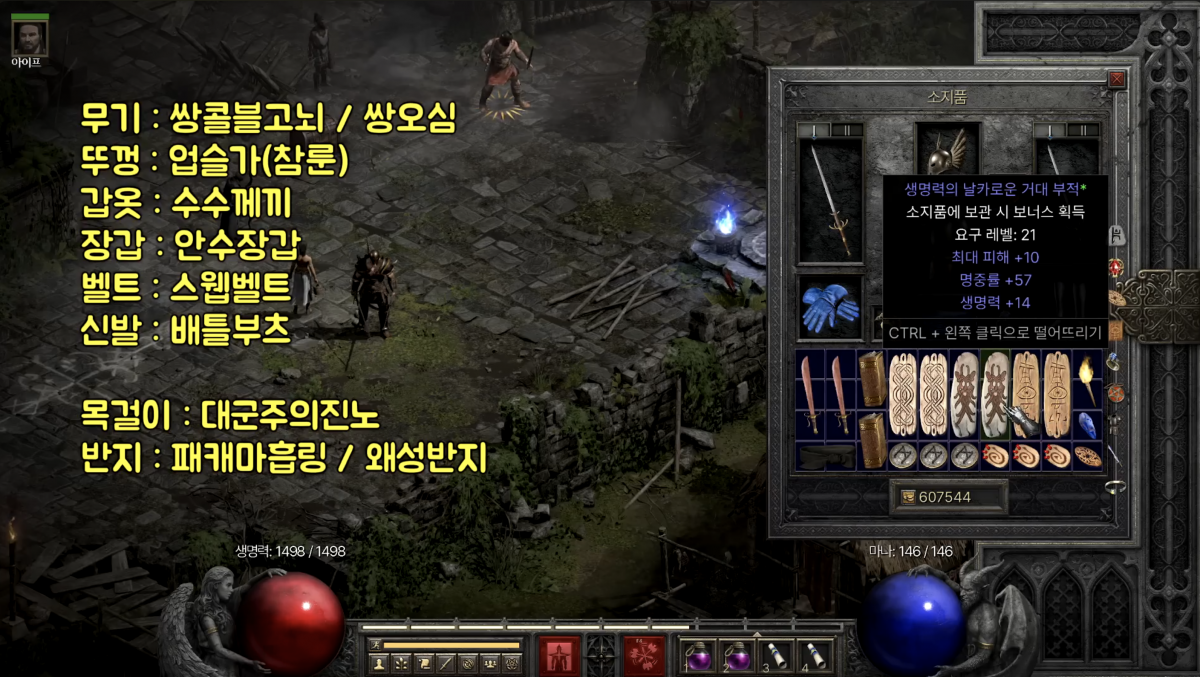The width and height of the screenshot is (1200, 677).
Task: Select the equipped long sword in left weapon slot
Action: click(x=830, y=200)
